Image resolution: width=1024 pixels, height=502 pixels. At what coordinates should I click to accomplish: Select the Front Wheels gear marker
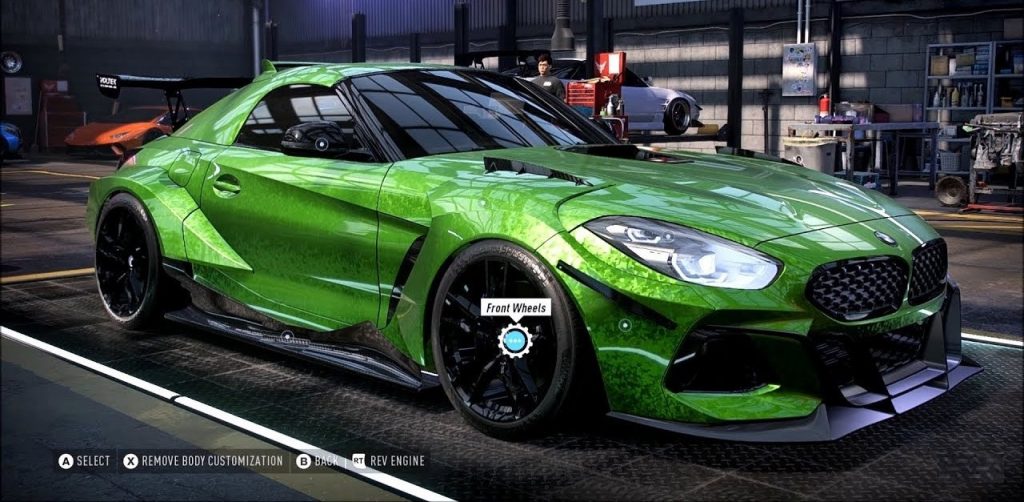[515, 341]
